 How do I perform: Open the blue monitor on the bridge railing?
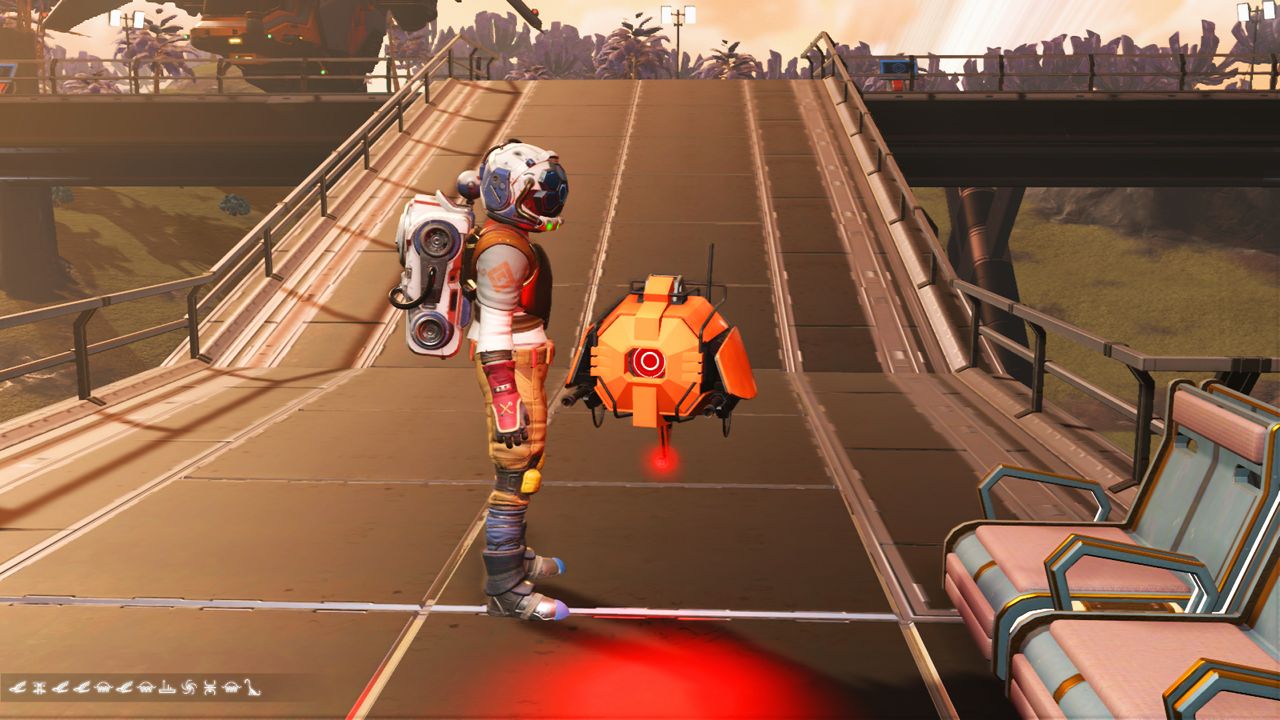pos(899,68)
